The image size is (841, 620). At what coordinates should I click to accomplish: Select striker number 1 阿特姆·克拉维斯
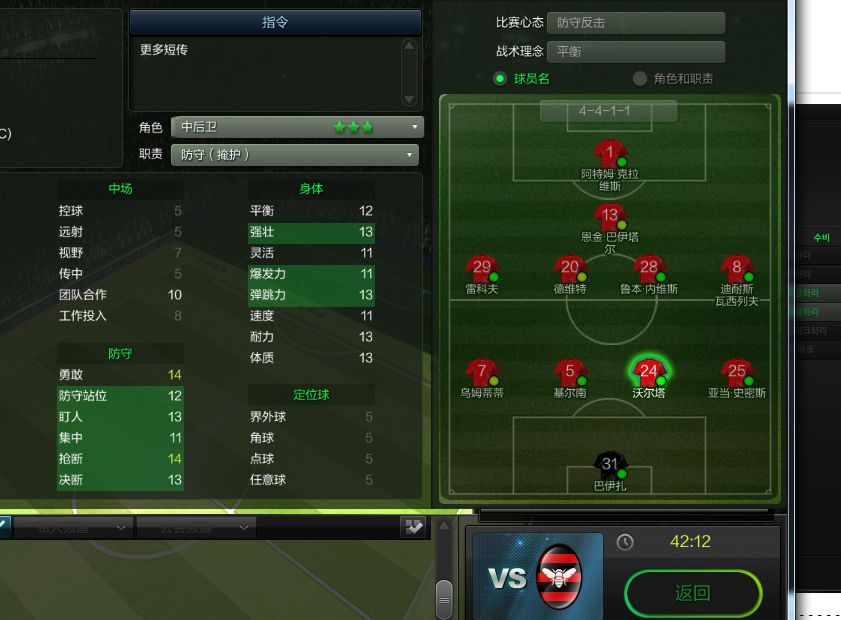point(610,156)
